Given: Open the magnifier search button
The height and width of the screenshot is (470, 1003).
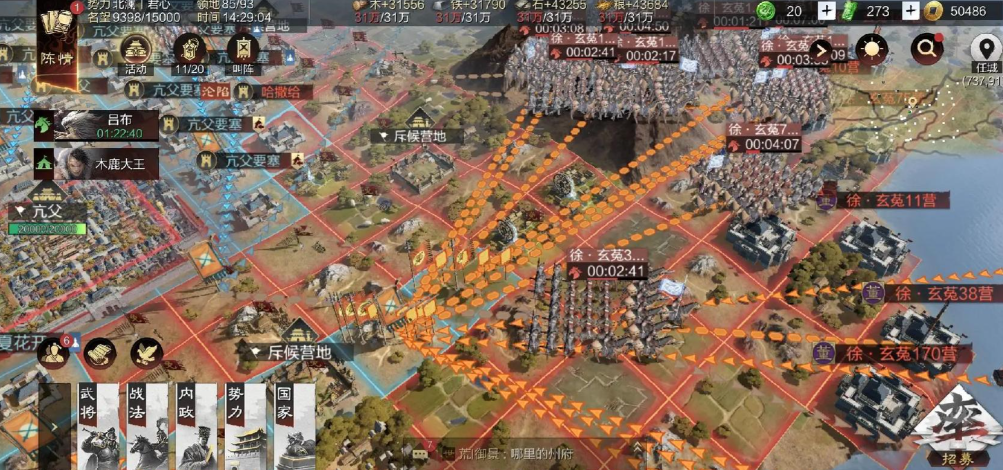Looking at the screenshot, I should click(926, 48).
